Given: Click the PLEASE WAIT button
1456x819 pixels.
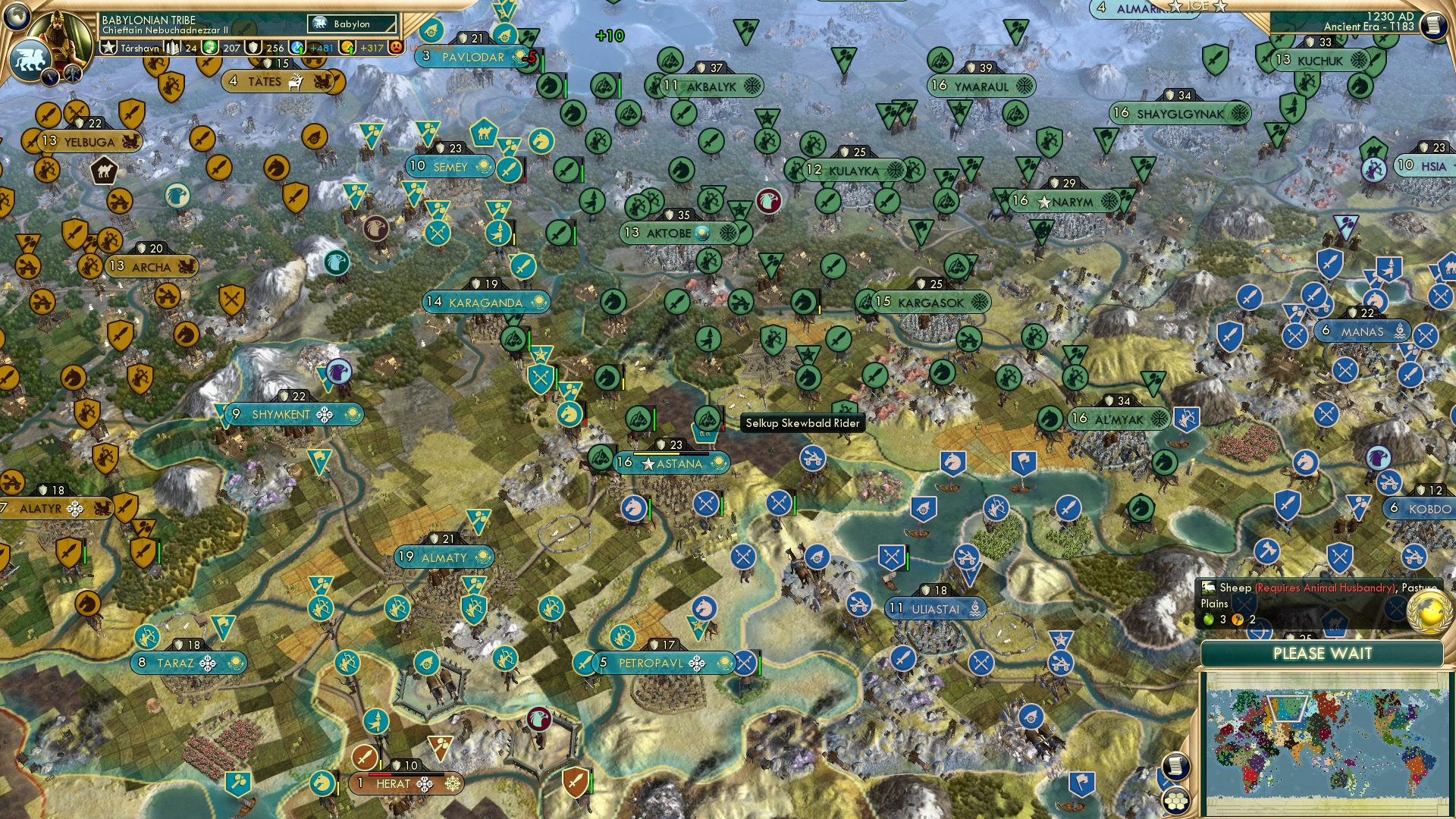Looking at the screenshot, I should (1323, 653).
